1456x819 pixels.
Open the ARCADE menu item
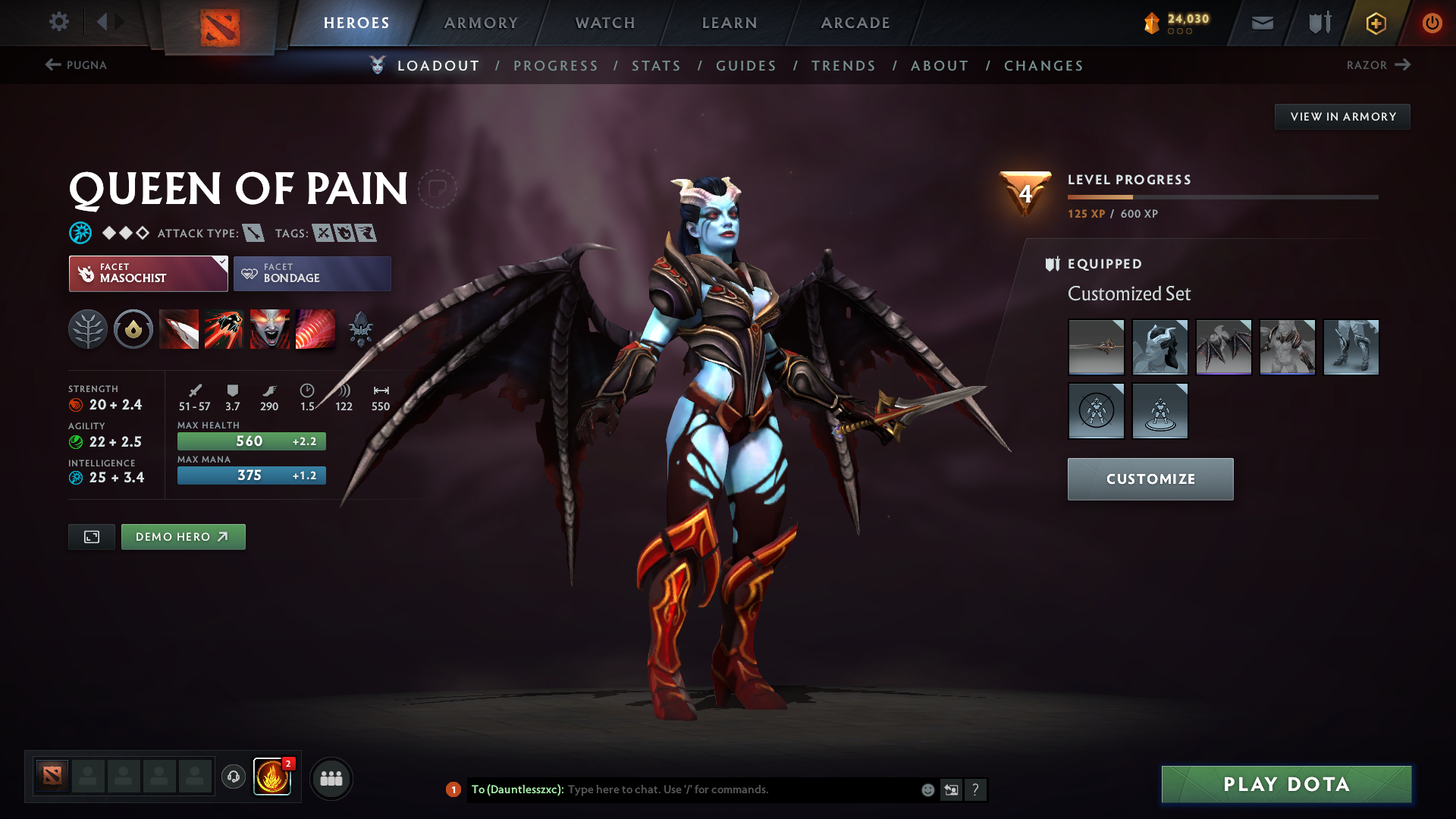pyautogui.click(x=855, y=23)
